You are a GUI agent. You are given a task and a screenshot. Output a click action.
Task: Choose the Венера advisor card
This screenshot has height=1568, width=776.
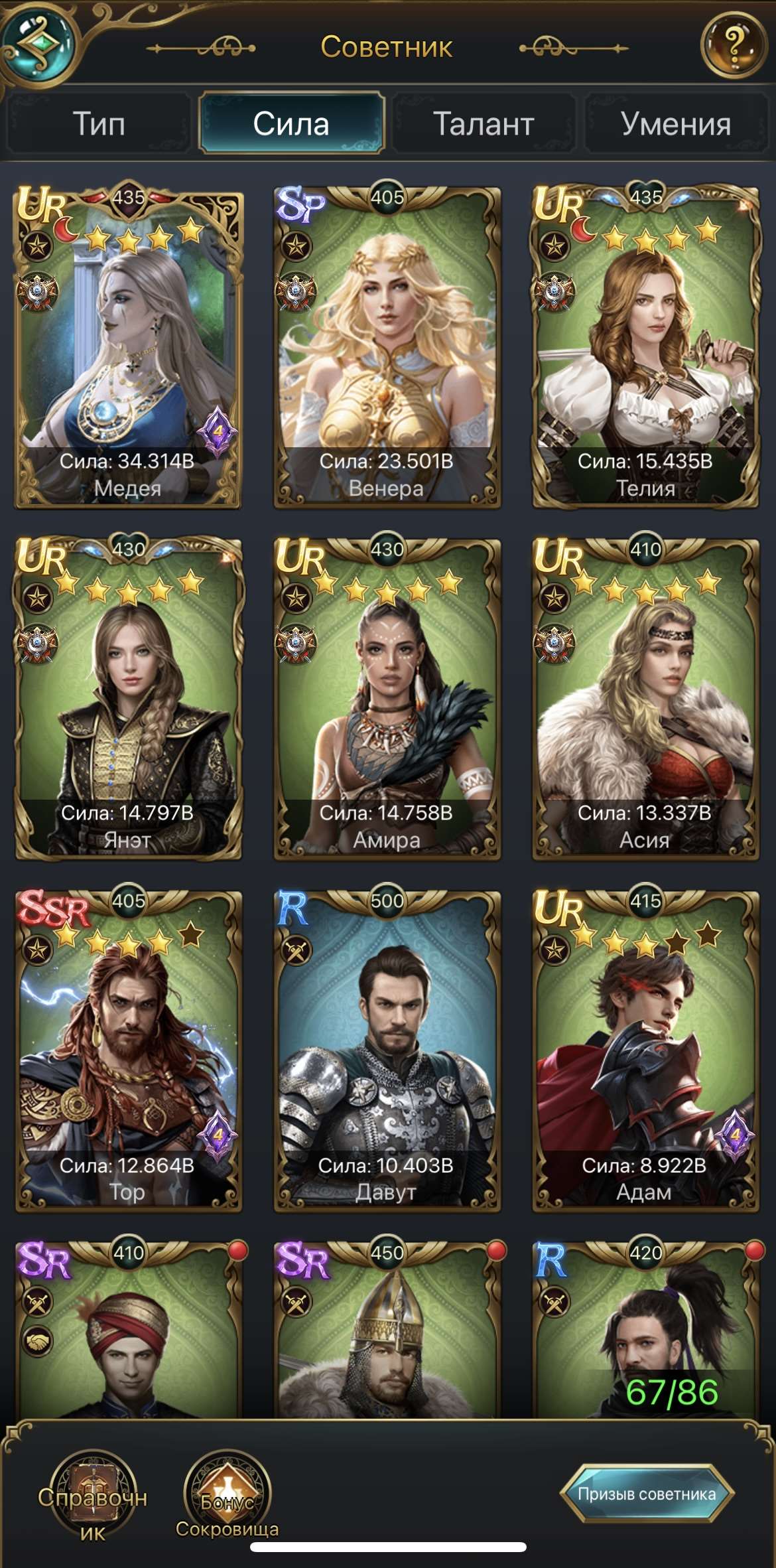click(x=387, y=348)
